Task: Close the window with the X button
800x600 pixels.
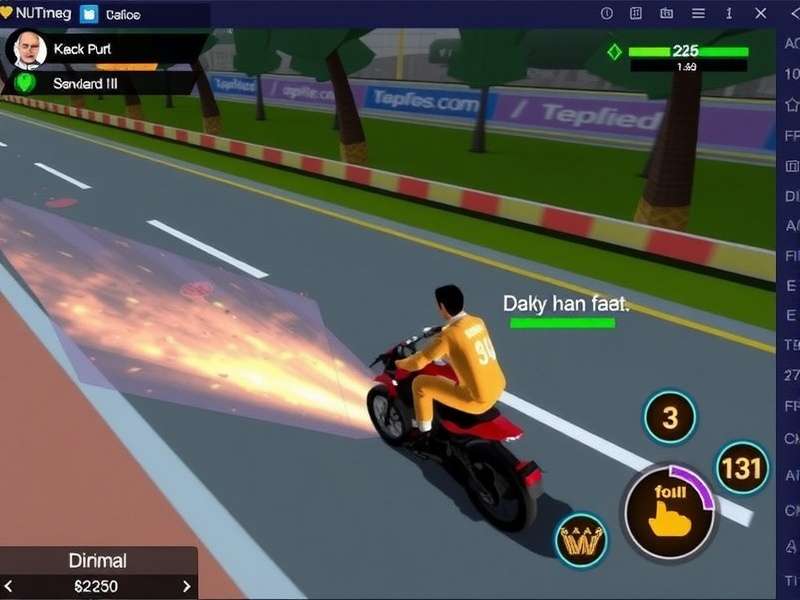Action: 762,14
